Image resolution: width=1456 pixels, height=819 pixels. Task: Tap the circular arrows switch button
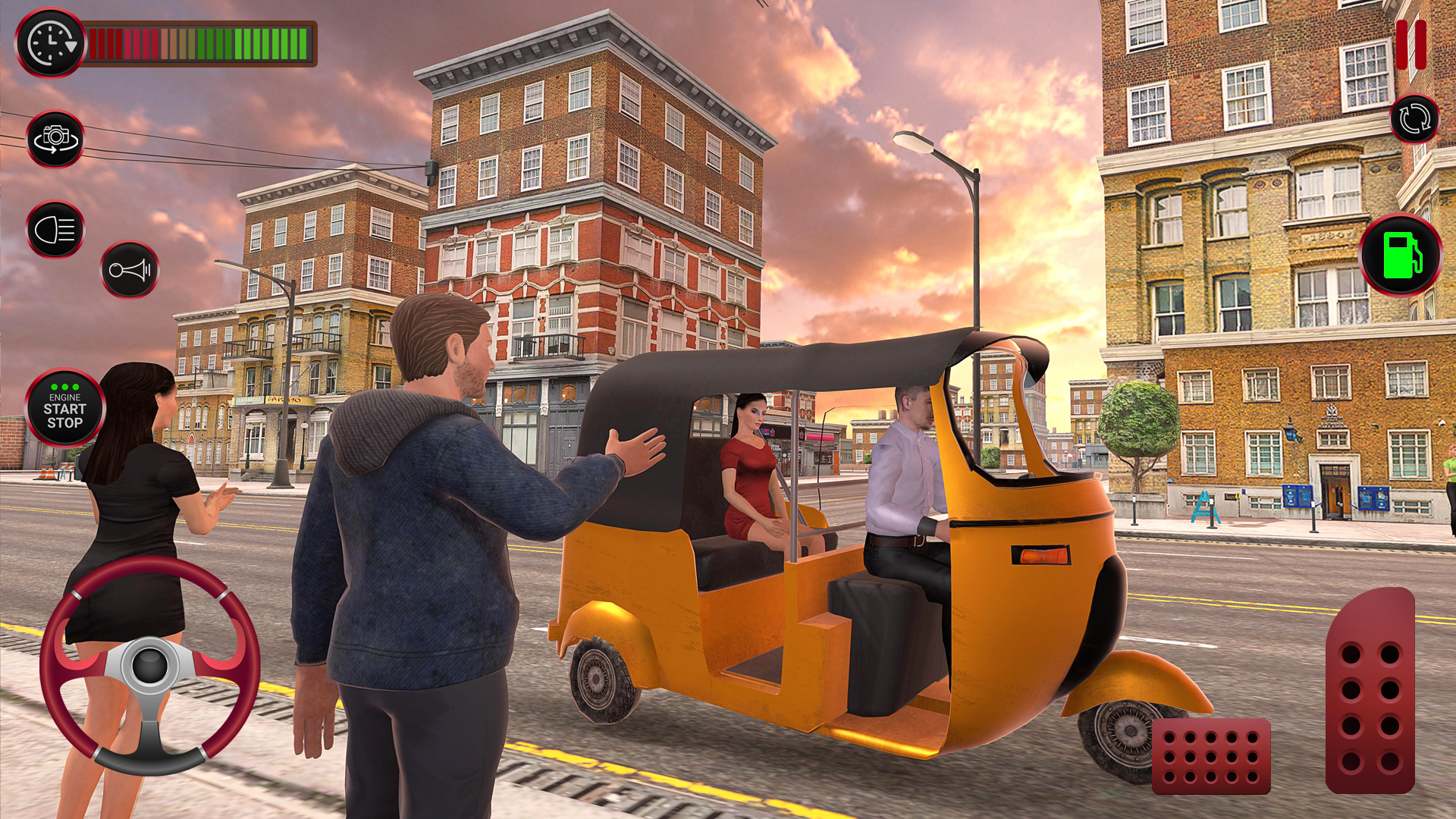click(1414, 120)
